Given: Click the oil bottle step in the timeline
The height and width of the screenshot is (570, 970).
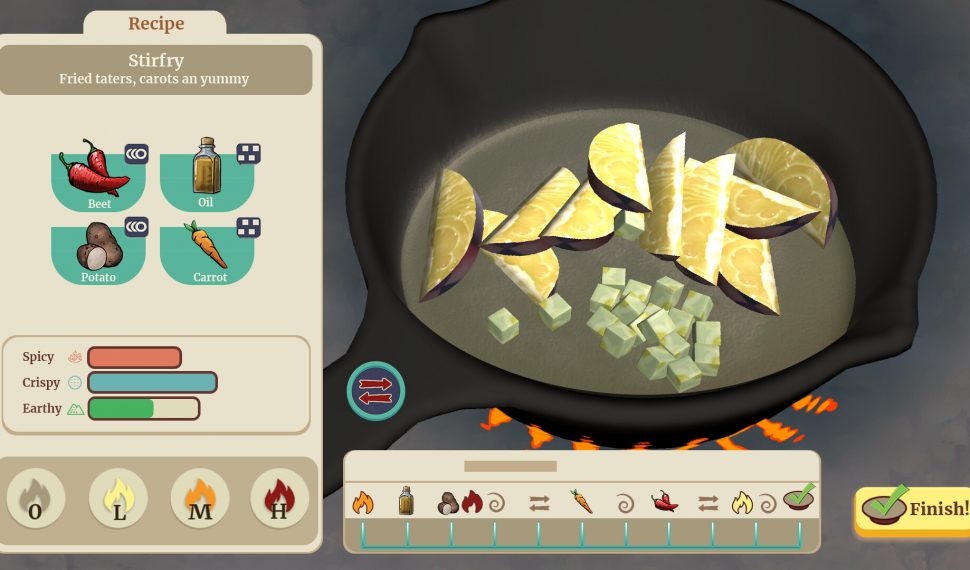Looking at the screenshot, I should pyautogui.click(x=406, y=501).
